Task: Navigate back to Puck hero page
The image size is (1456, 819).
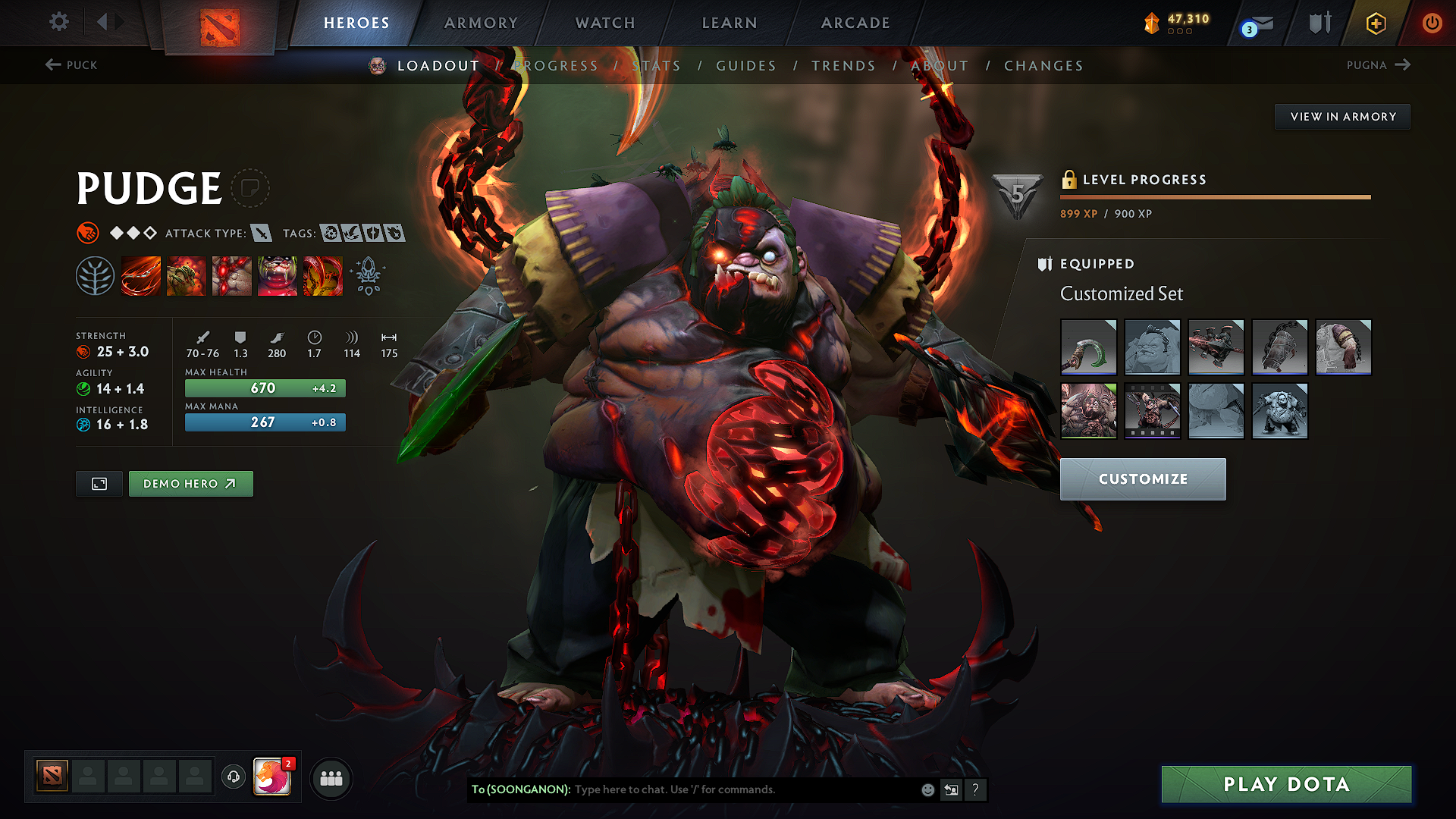Action: pos(71,65)
